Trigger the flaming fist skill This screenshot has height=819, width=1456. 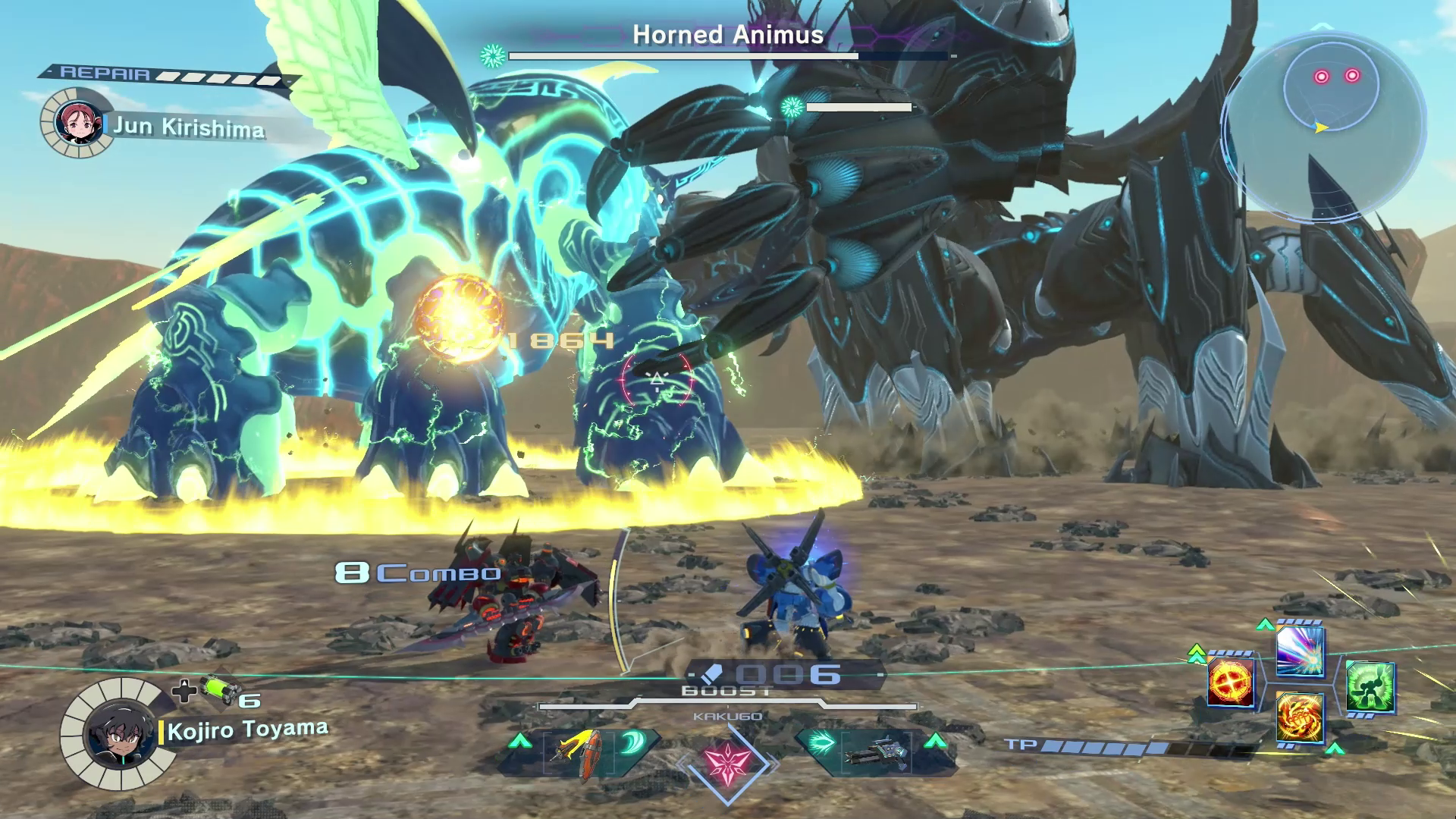(x=1300, y=717)
